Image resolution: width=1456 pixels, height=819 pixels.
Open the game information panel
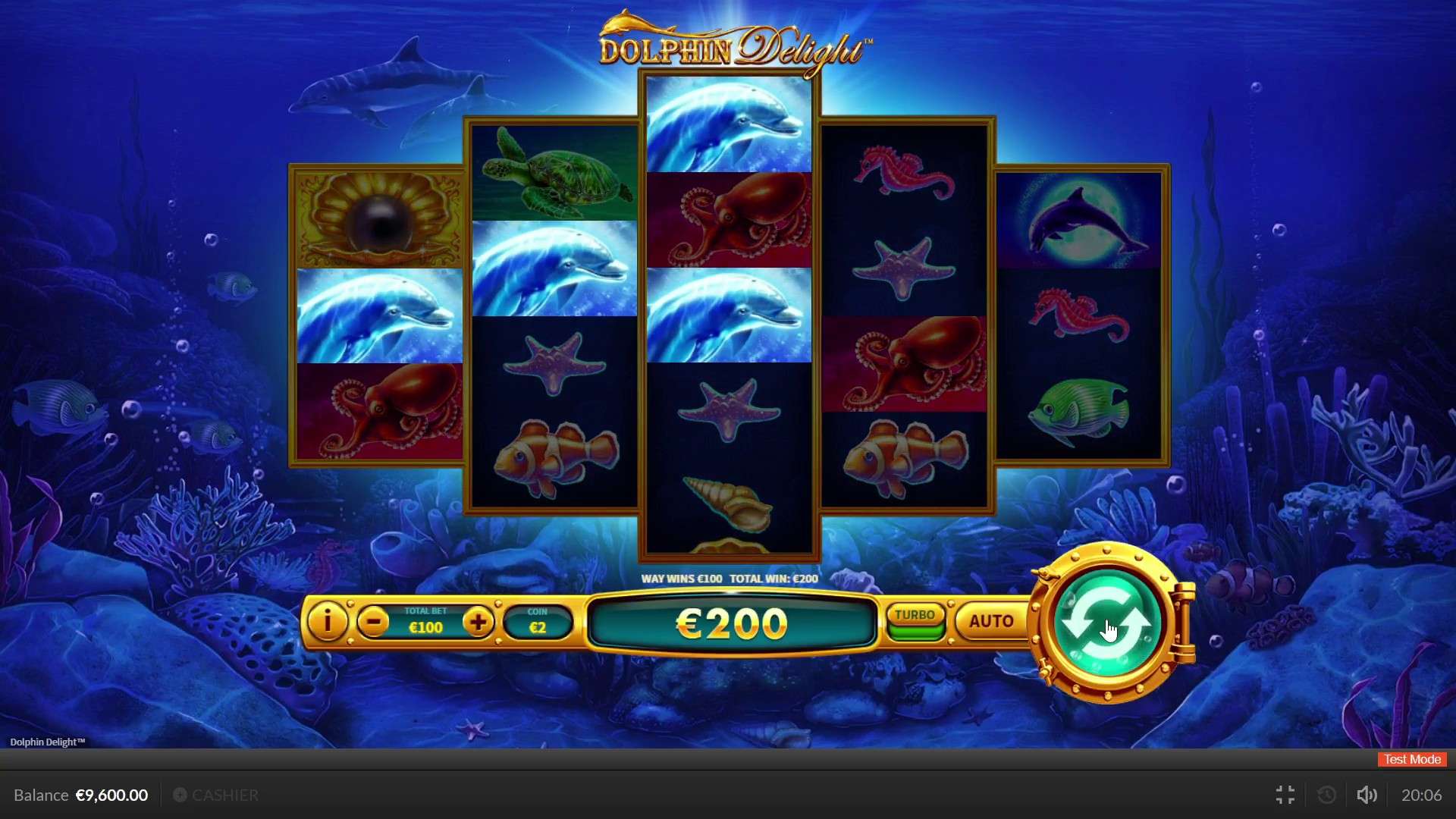(327, 622)
